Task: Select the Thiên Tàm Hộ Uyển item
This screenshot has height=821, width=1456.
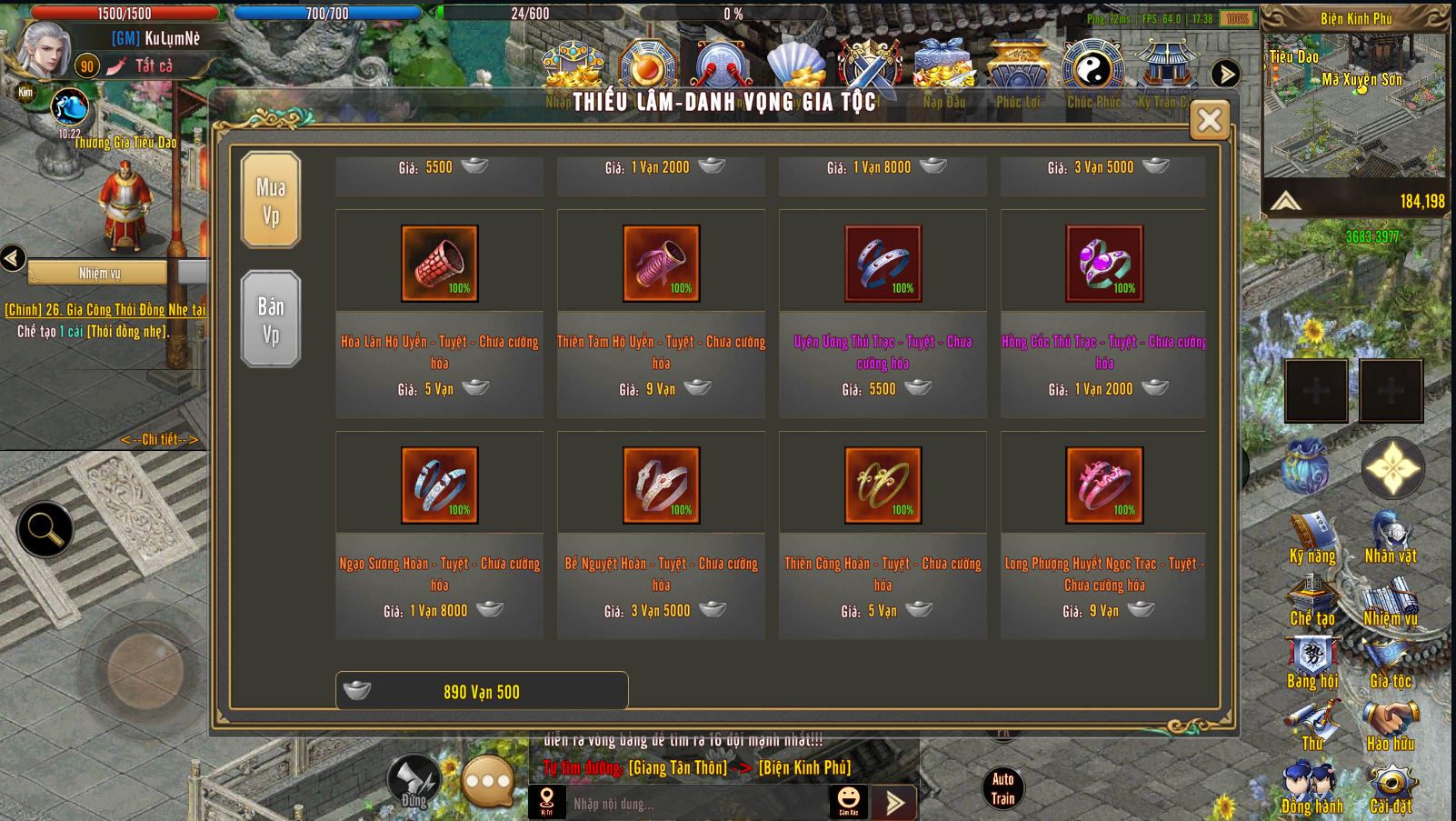Action: pos(662,264)
